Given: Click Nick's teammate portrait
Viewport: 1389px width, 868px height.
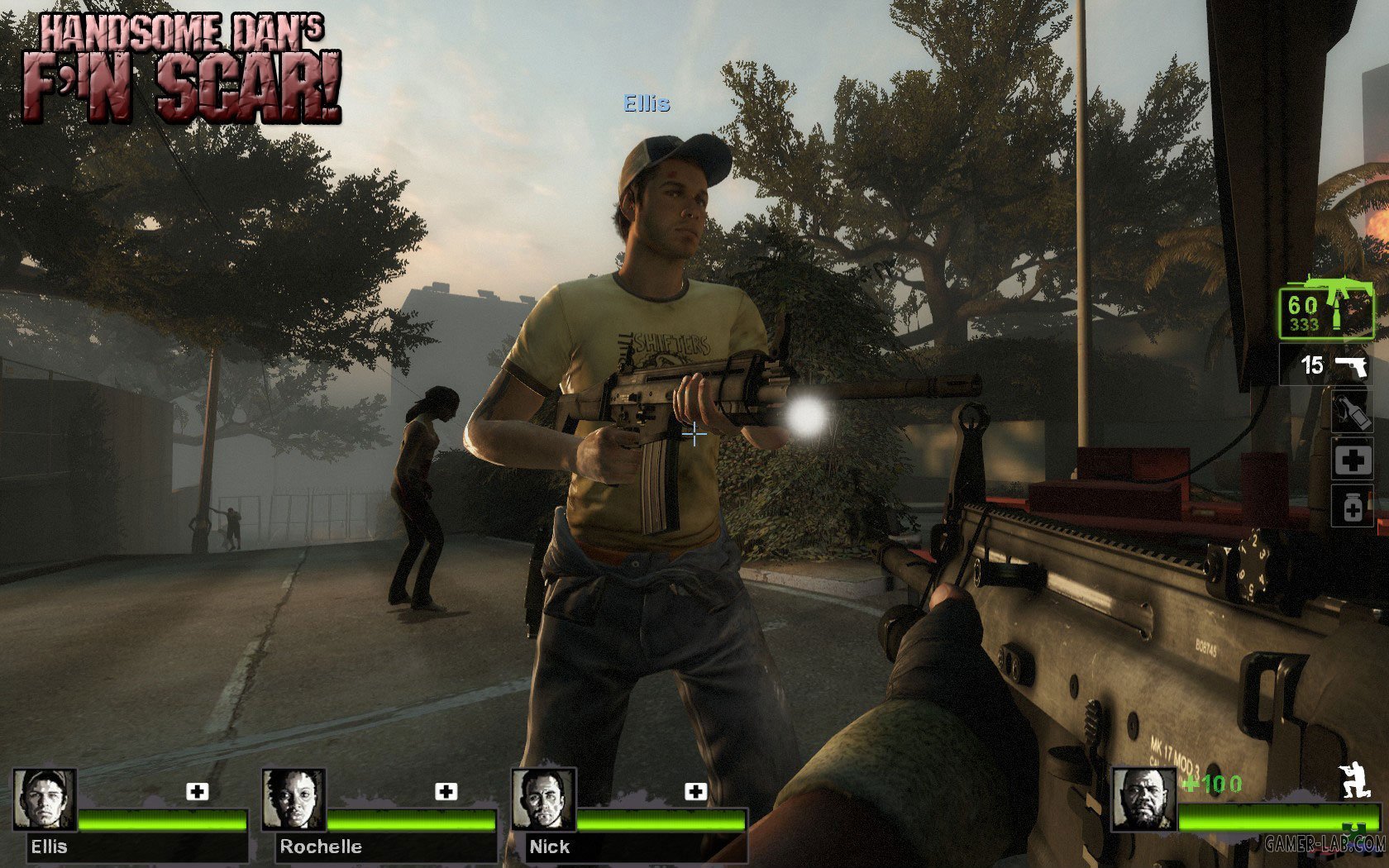Looking at the screenshot, I should [x=543, y=799].
